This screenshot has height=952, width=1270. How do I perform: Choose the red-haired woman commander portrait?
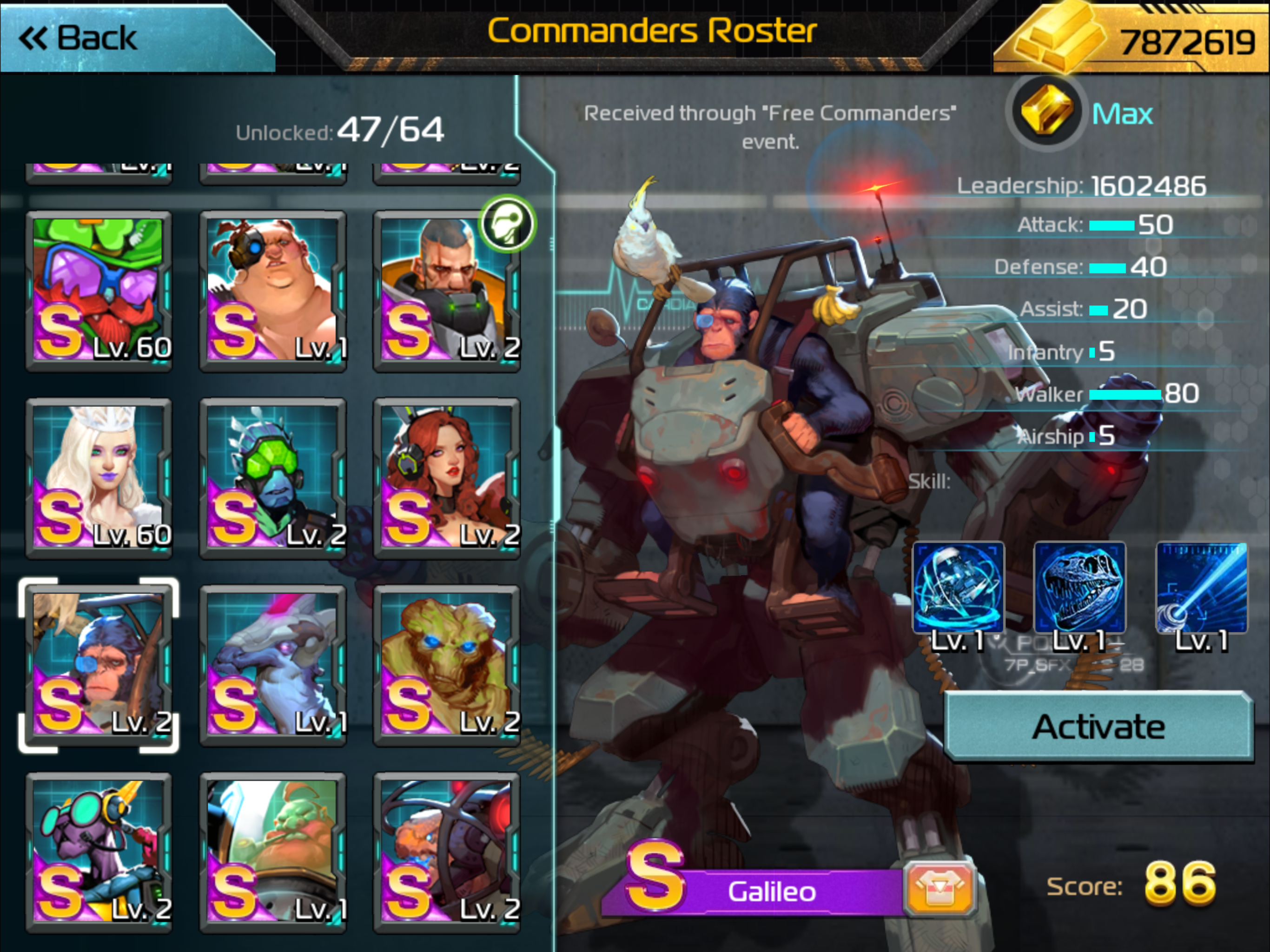[446, 478]
